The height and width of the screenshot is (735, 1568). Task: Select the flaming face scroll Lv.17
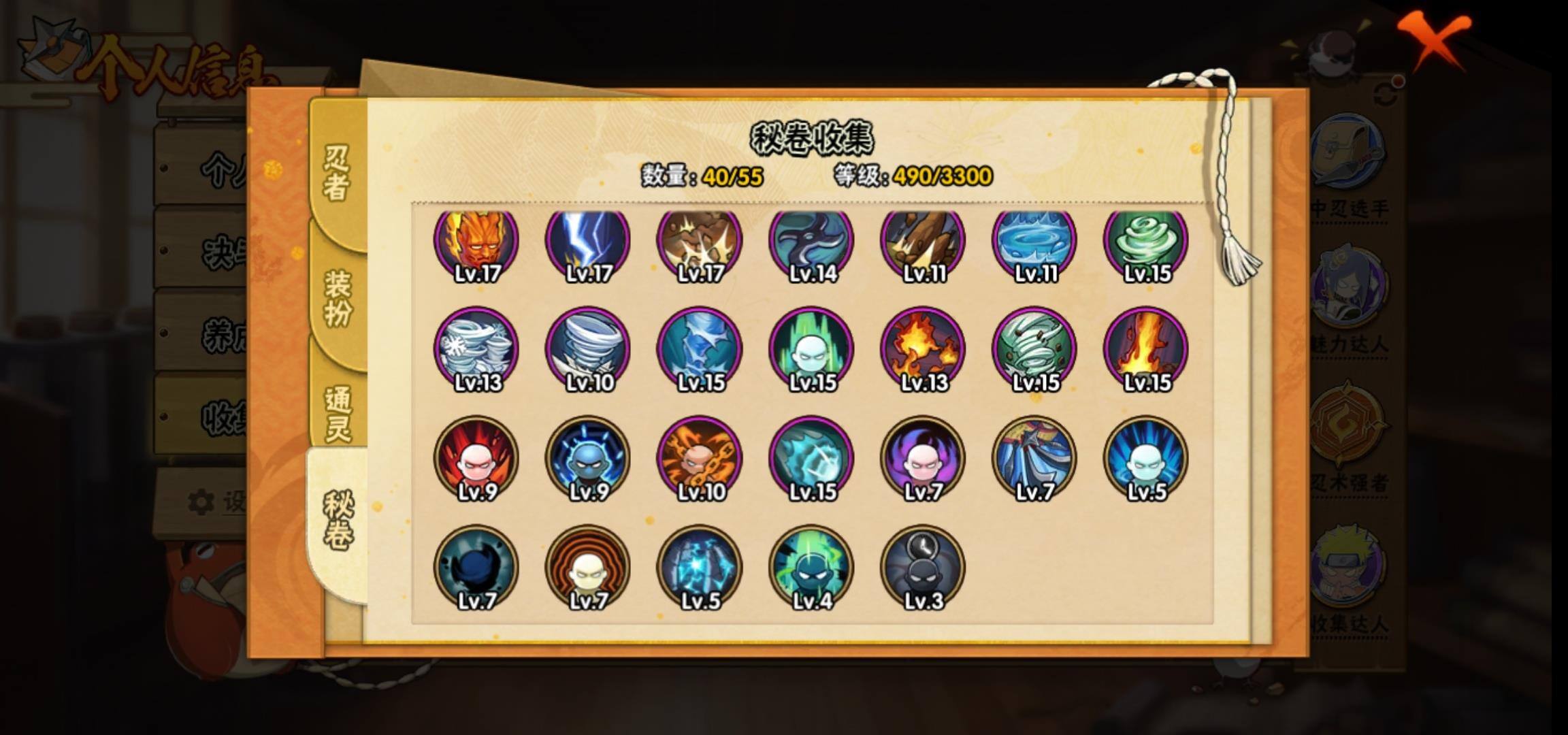[476, 242]
